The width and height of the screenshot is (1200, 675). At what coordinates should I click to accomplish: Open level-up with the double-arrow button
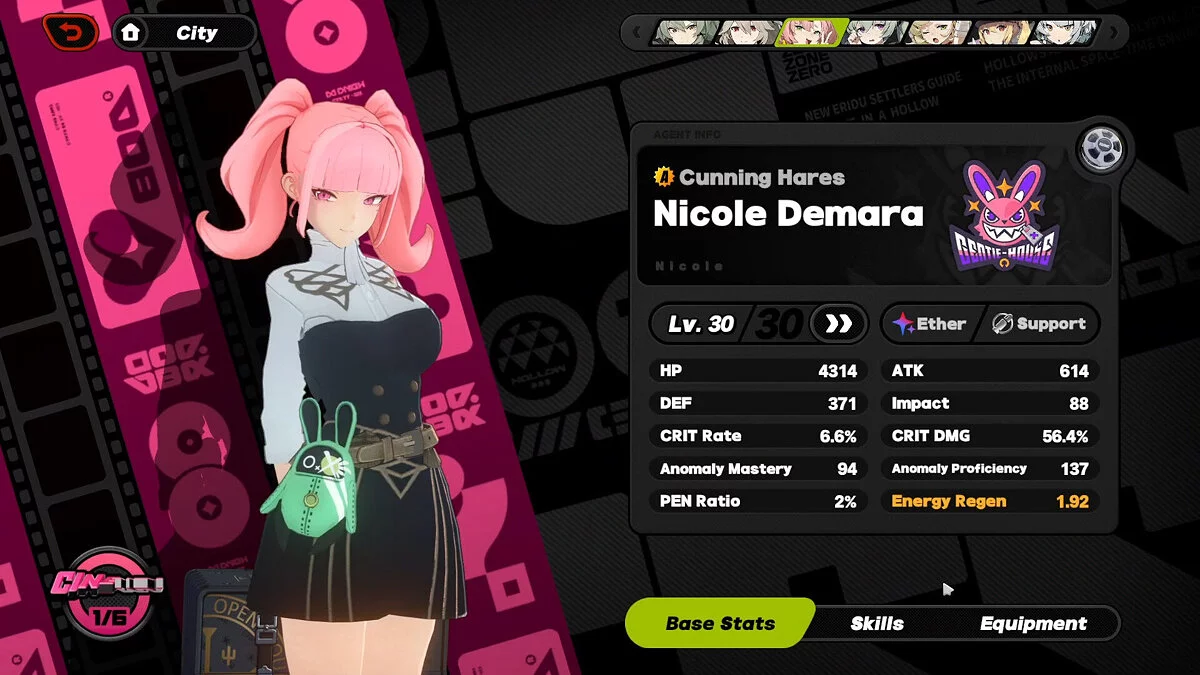[x=838, y=324]
